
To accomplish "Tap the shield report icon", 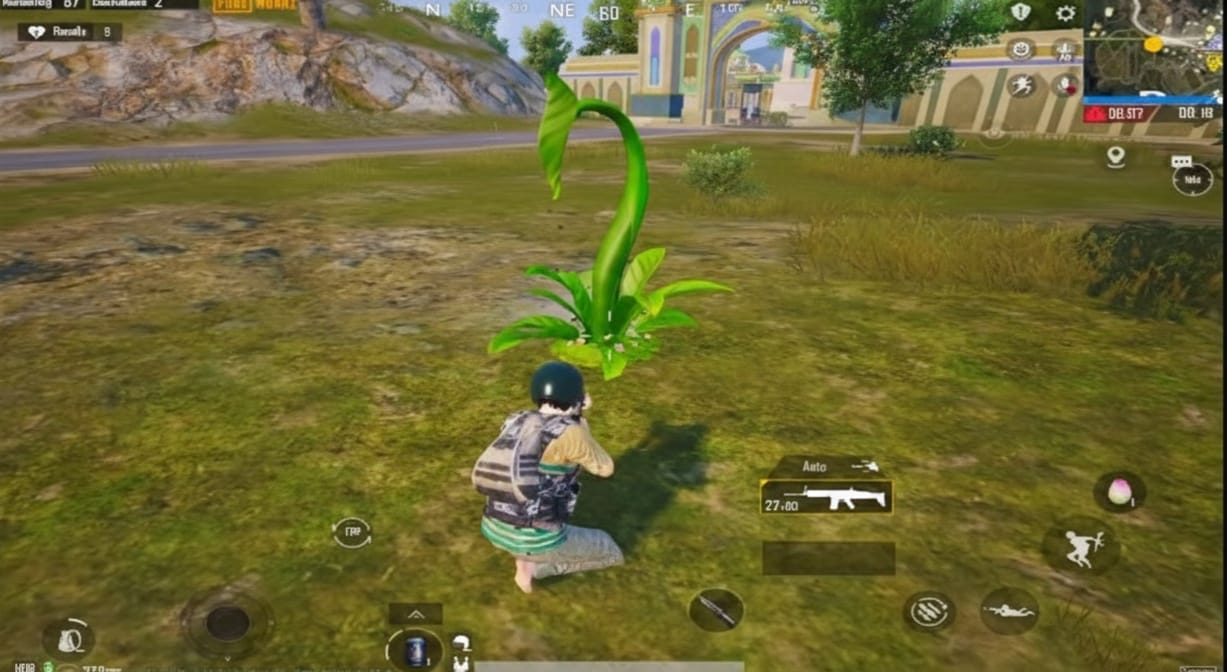I will (1021, 12).
